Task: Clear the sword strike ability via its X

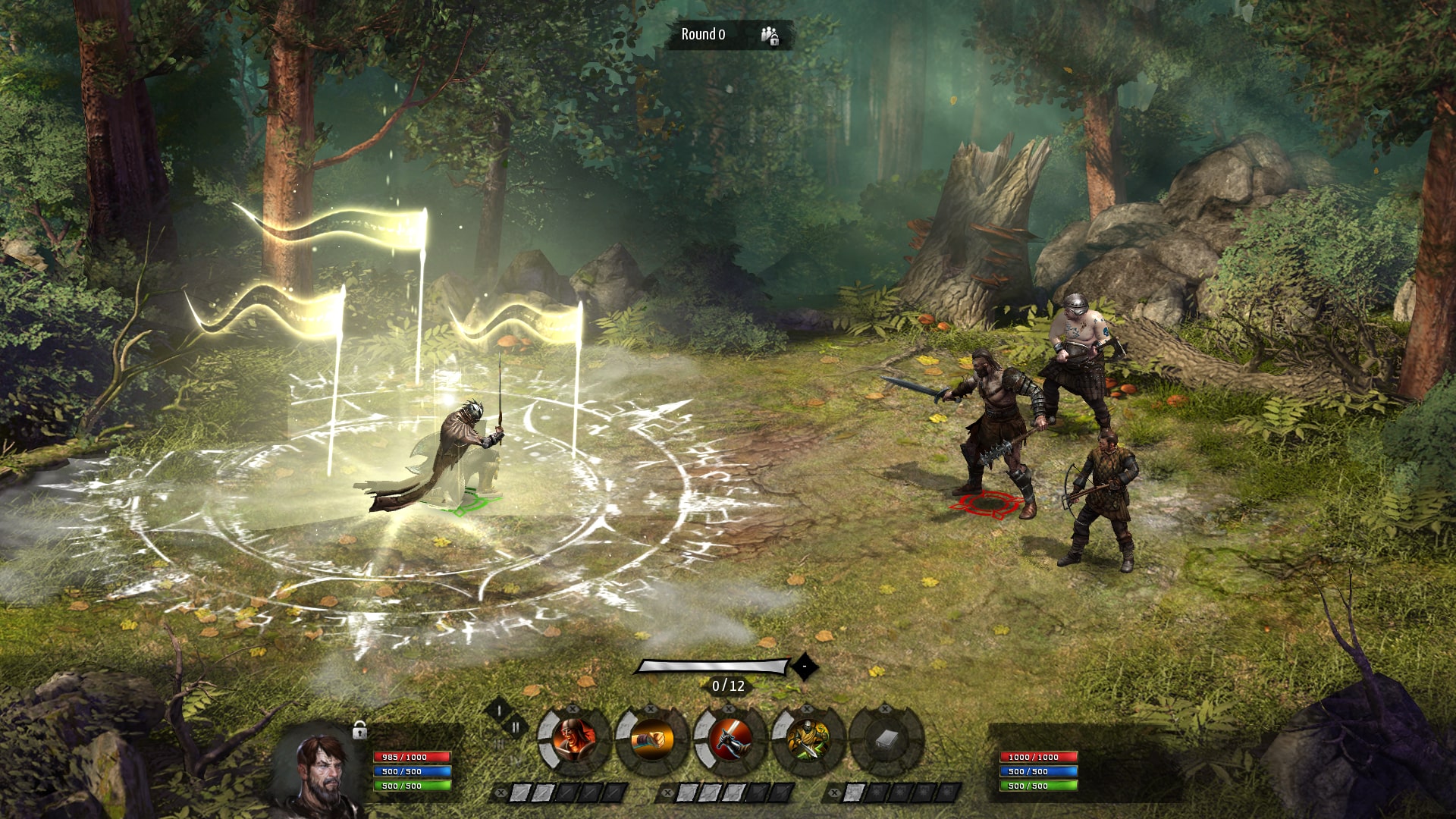Action: pos(730,710)
